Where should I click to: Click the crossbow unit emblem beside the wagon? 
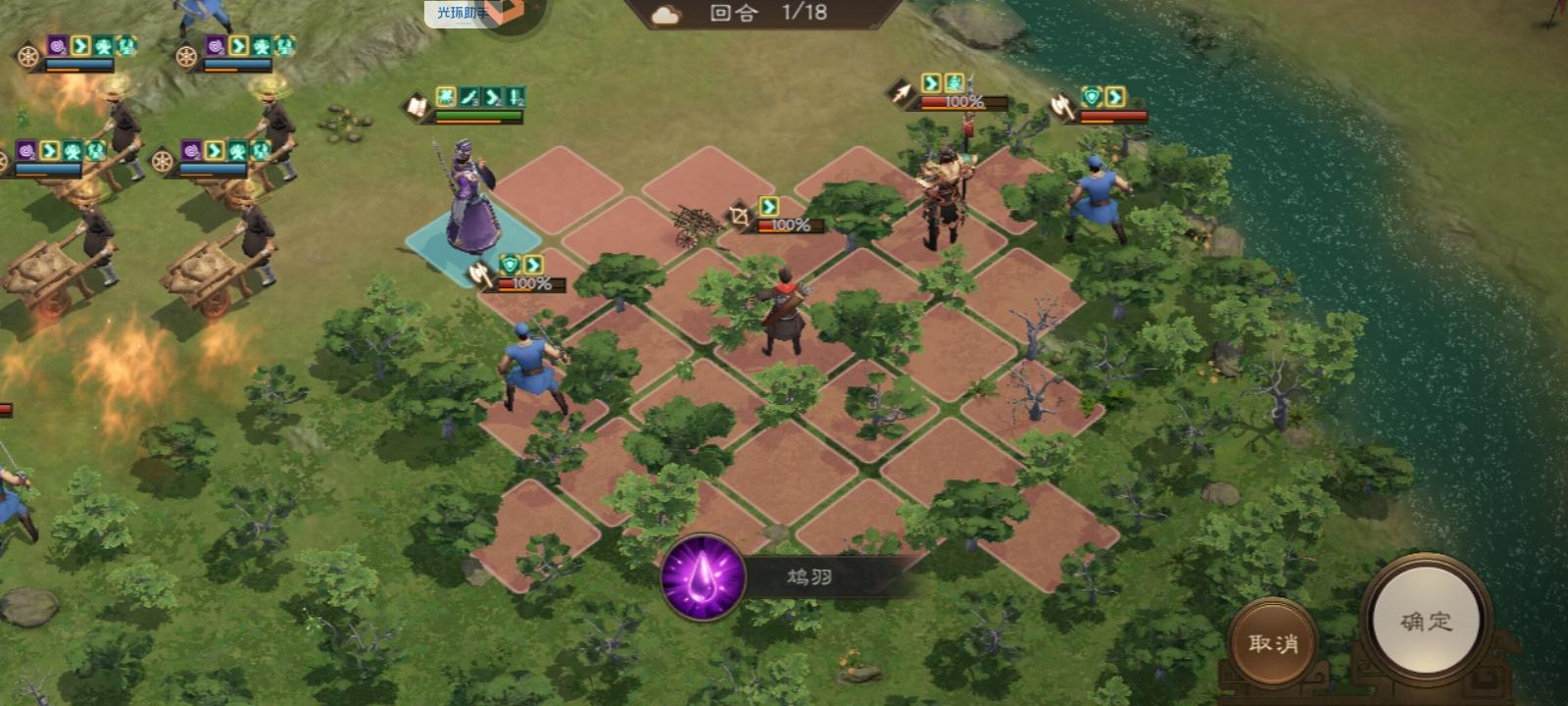point(738,211)
